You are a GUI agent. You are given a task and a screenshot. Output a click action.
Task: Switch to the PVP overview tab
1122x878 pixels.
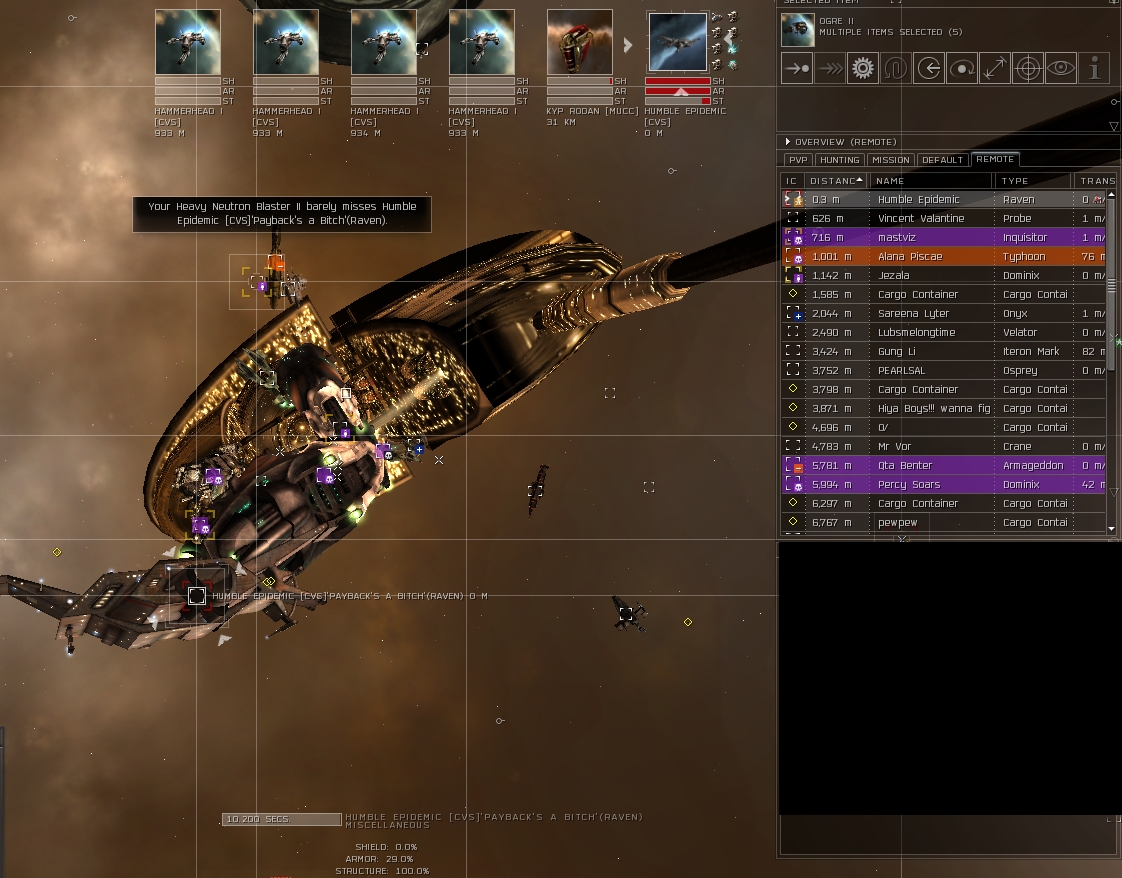tap(797, 160)
